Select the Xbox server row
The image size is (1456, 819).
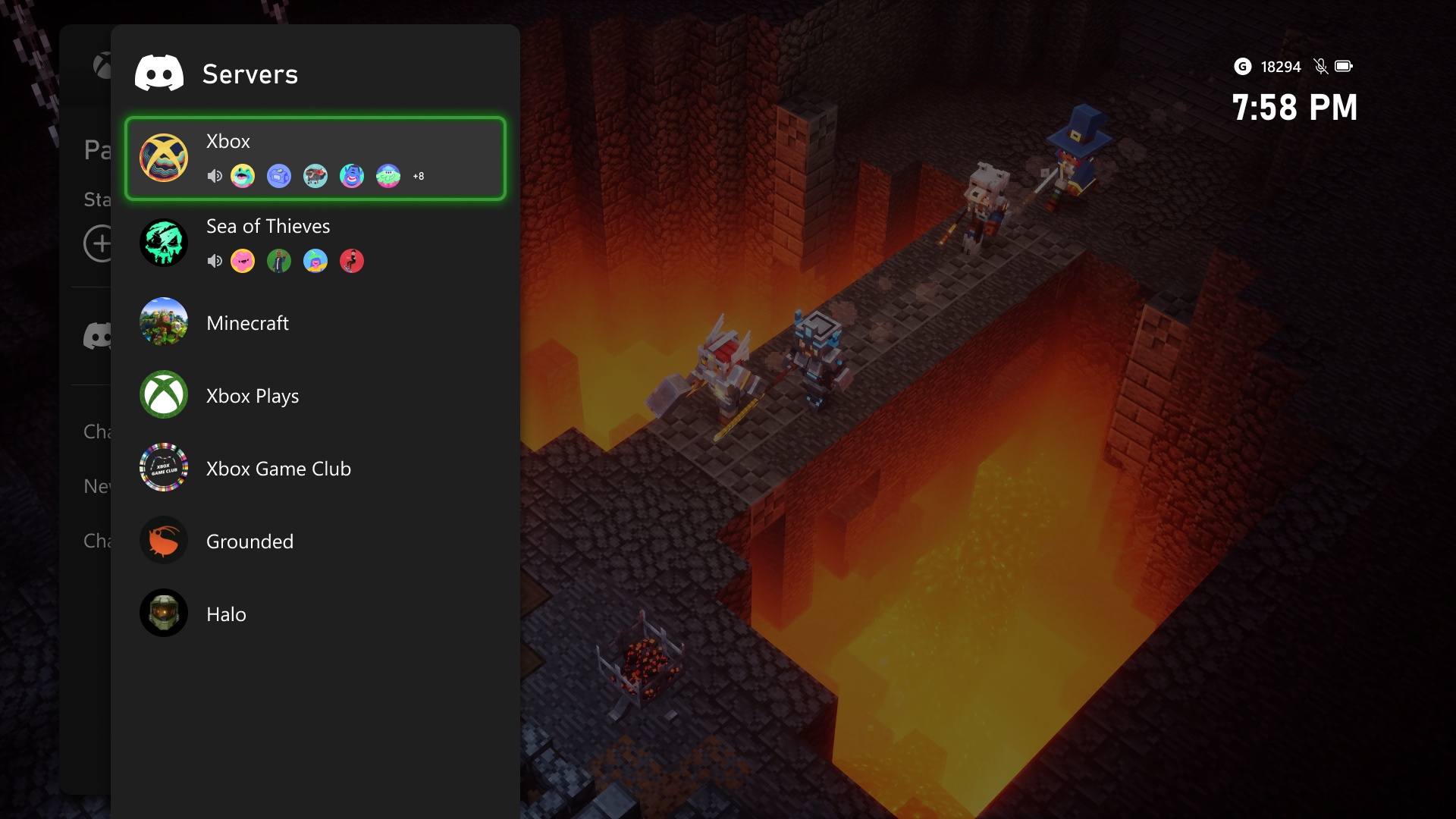(315, 158)
